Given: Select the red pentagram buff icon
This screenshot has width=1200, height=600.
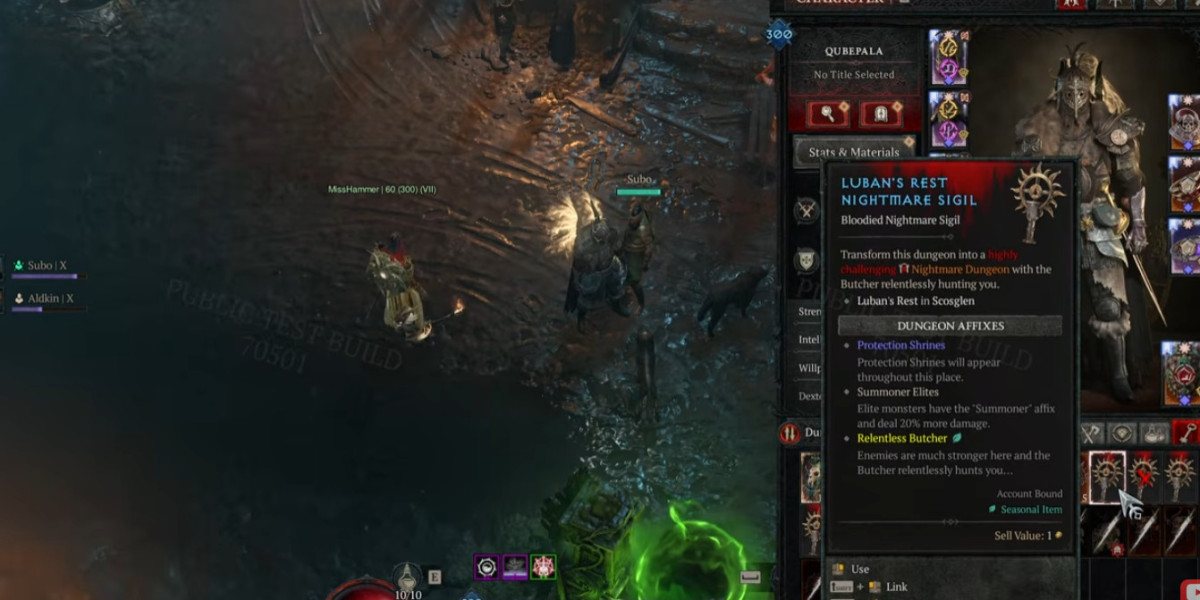Looking at the screenshot, I should [543, 567].
